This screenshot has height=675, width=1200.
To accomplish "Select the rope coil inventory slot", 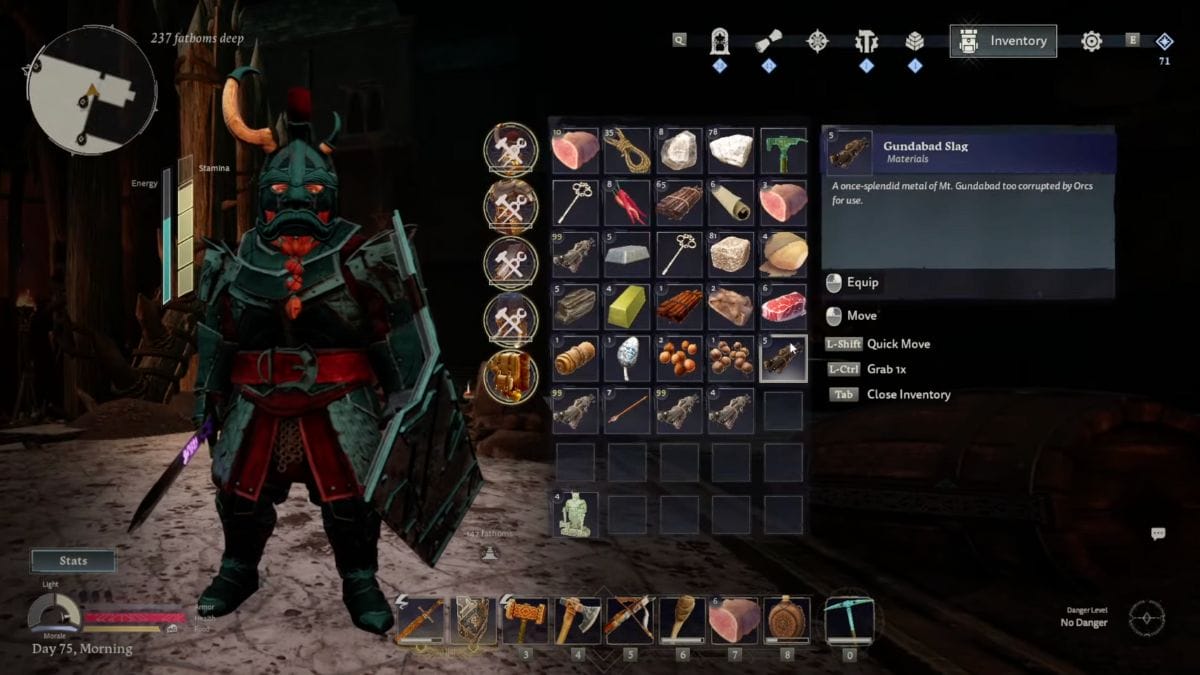I will (x=627, y=150).
